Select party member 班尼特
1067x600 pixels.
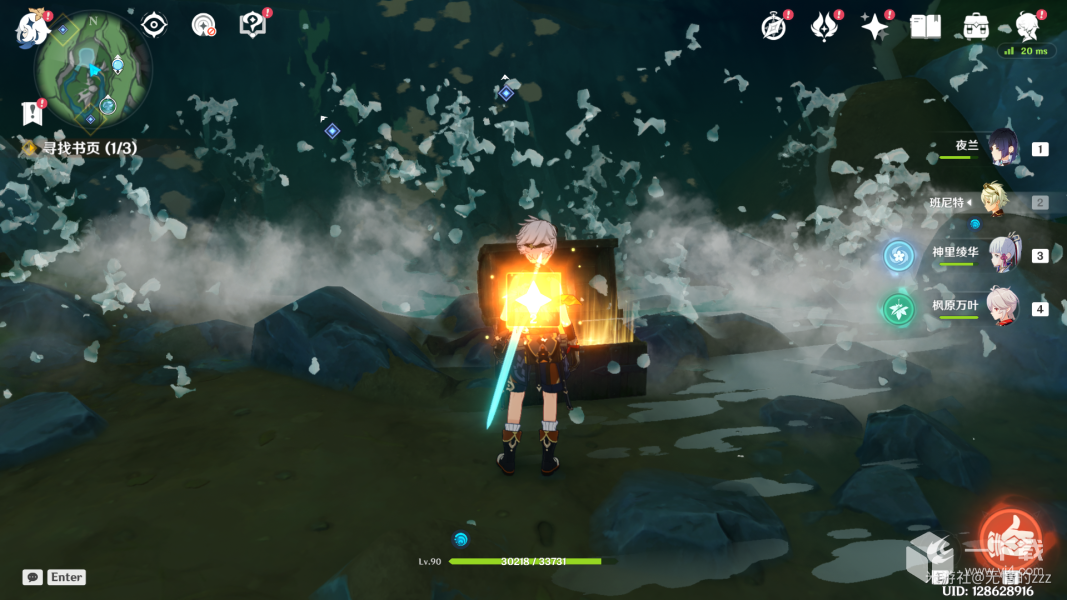pyautogui.click(x=1002, y=201)
